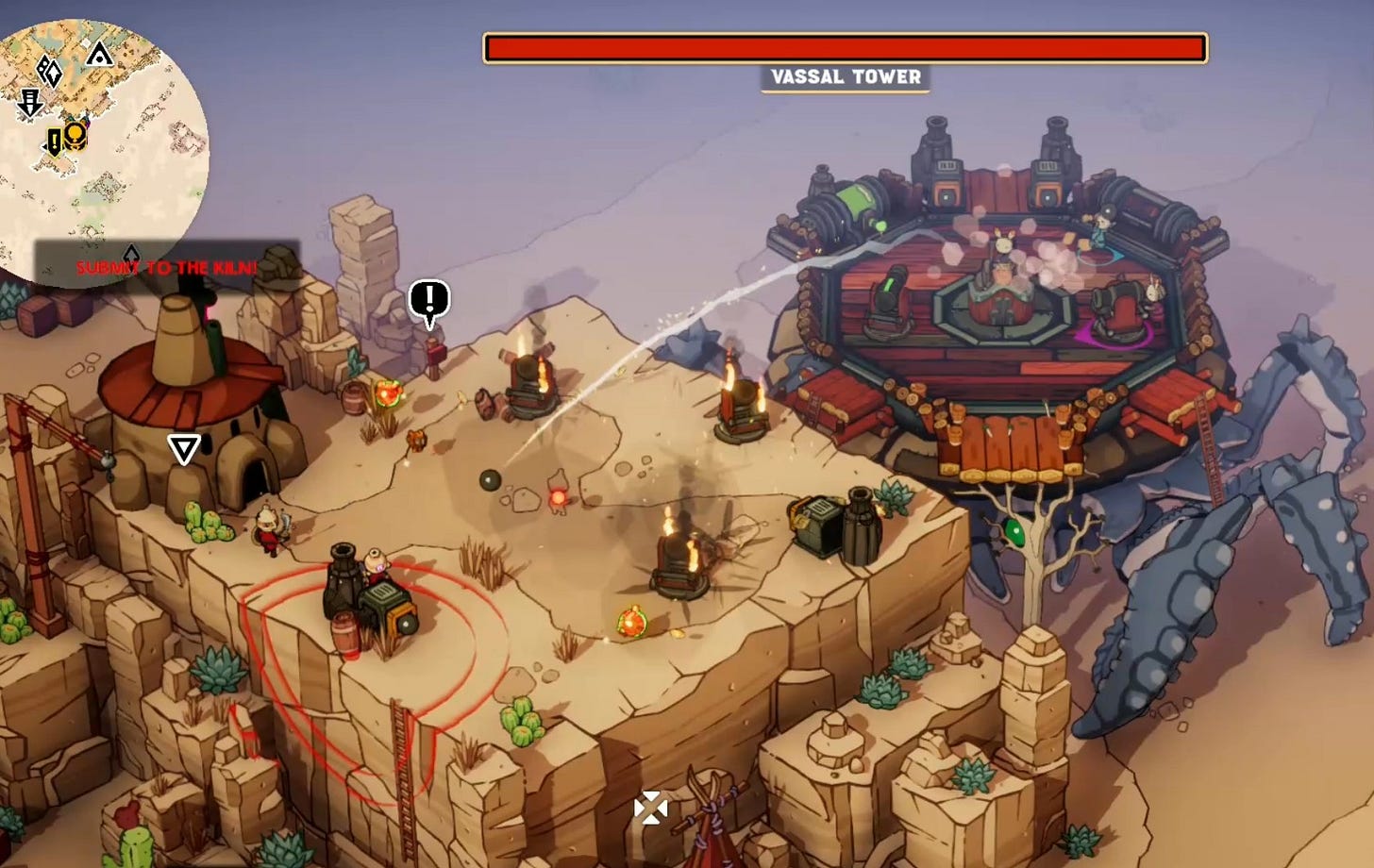This screenshot has height=868, width=1374.
Task: Select the white downward triangle marker by the hut
Action: point(183,449)
